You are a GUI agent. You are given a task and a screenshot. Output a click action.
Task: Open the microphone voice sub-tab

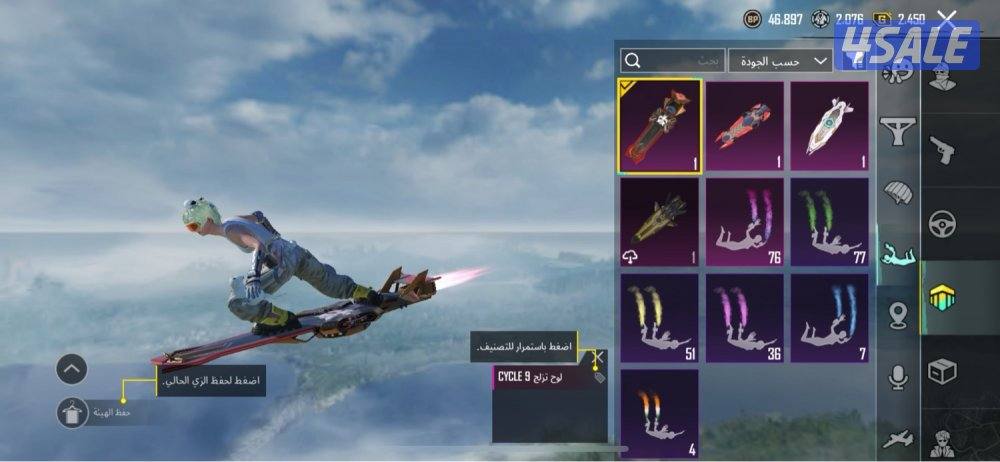[x=898, y=377]
